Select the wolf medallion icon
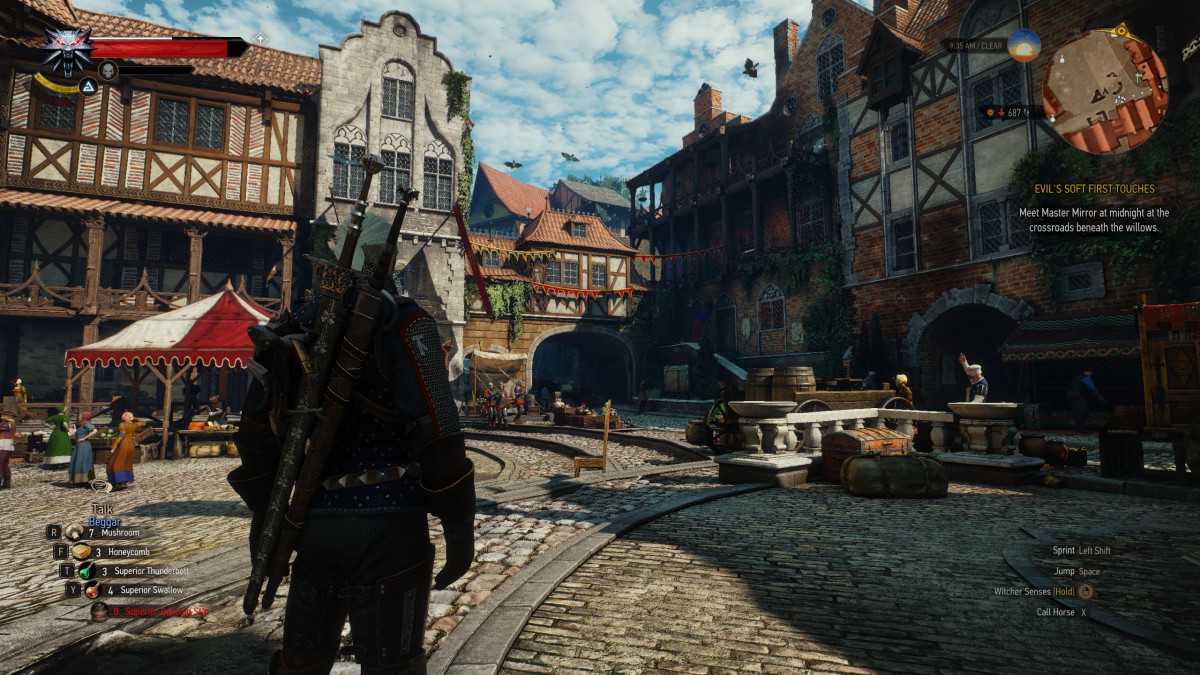 point(68,50)
